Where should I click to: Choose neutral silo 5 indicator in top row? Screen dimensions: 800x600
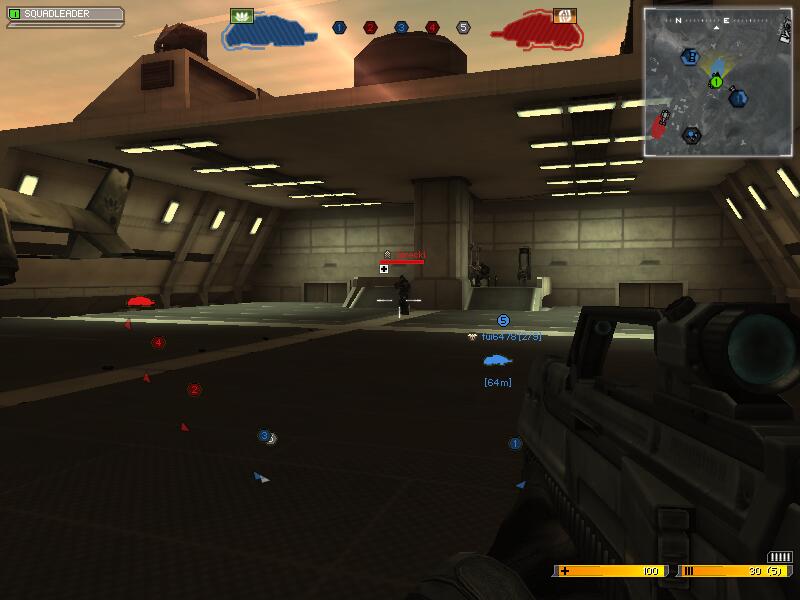pos(463,28)
